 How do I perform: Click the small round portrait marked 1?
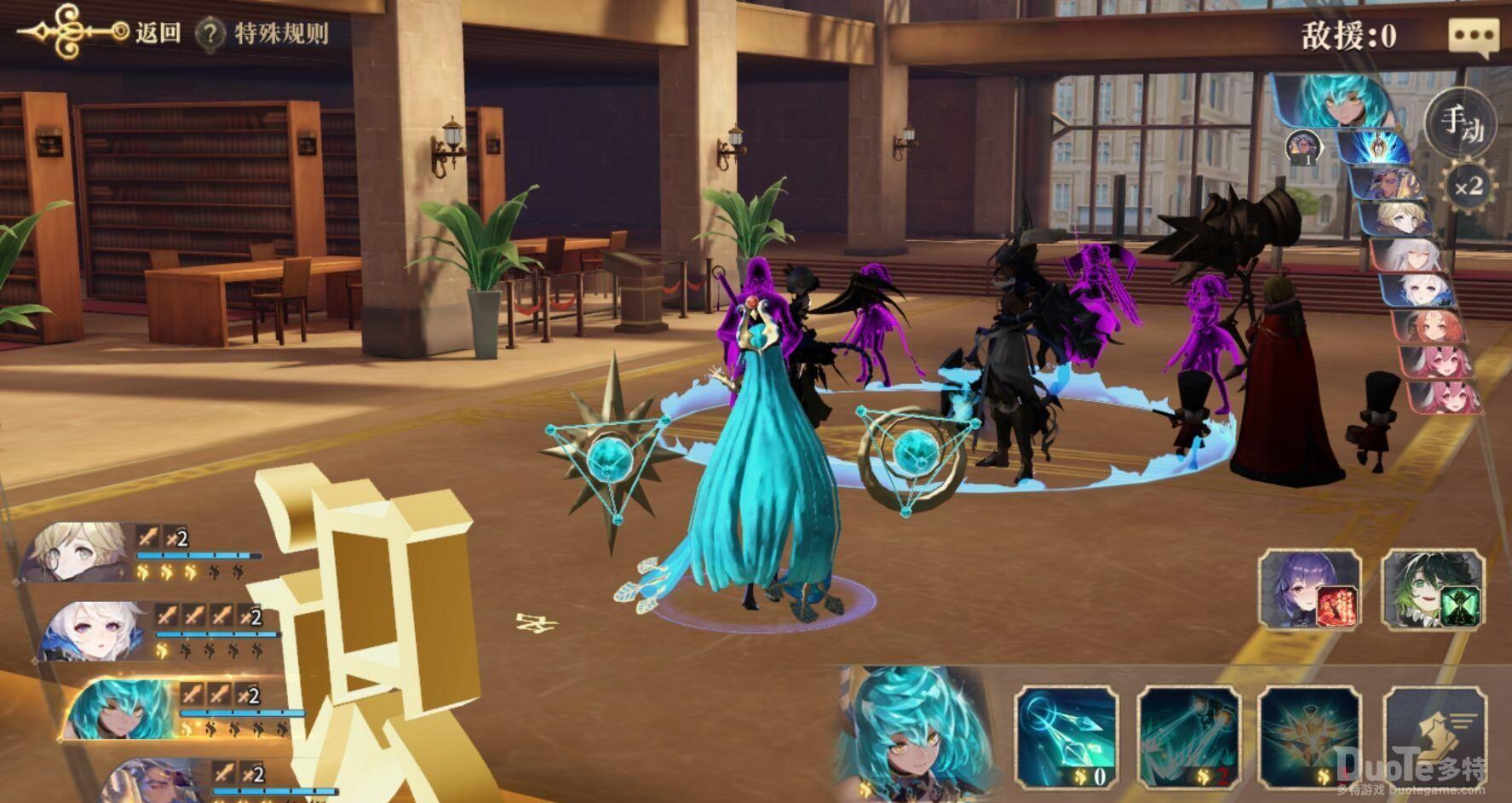[x=1302, y=147]
